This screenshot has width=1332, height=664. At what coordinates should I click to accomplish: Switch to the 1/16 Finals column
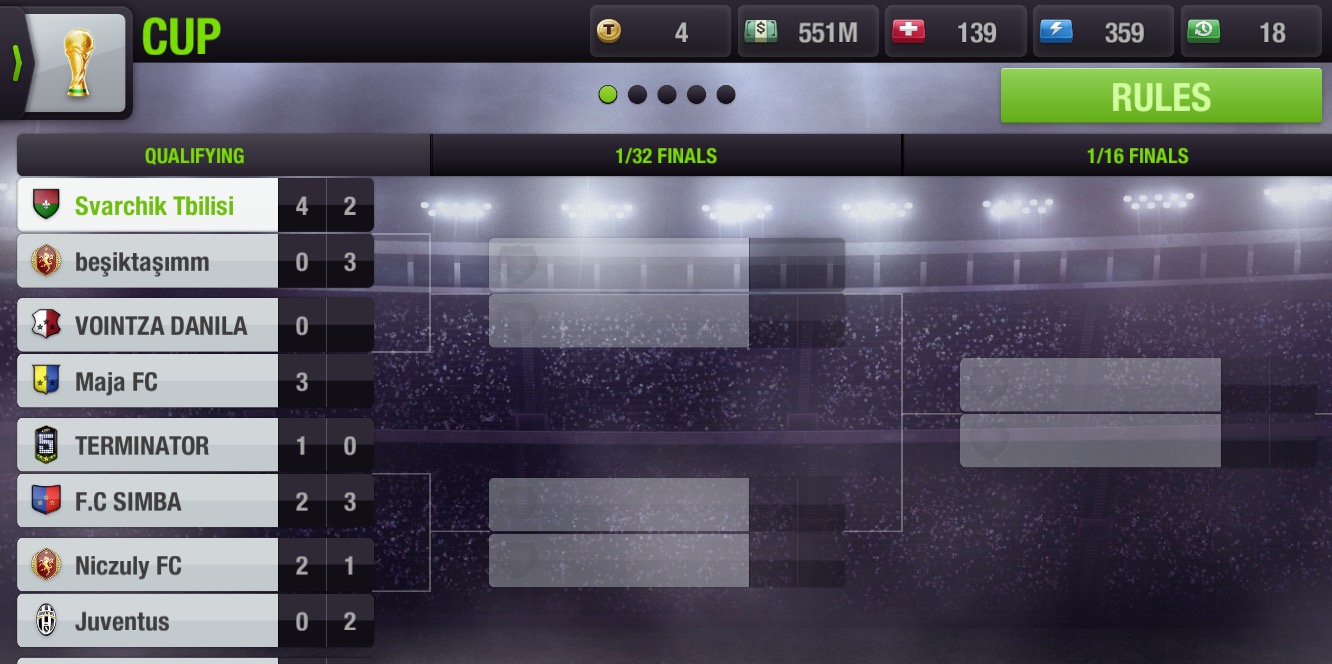pos(1137,156)
